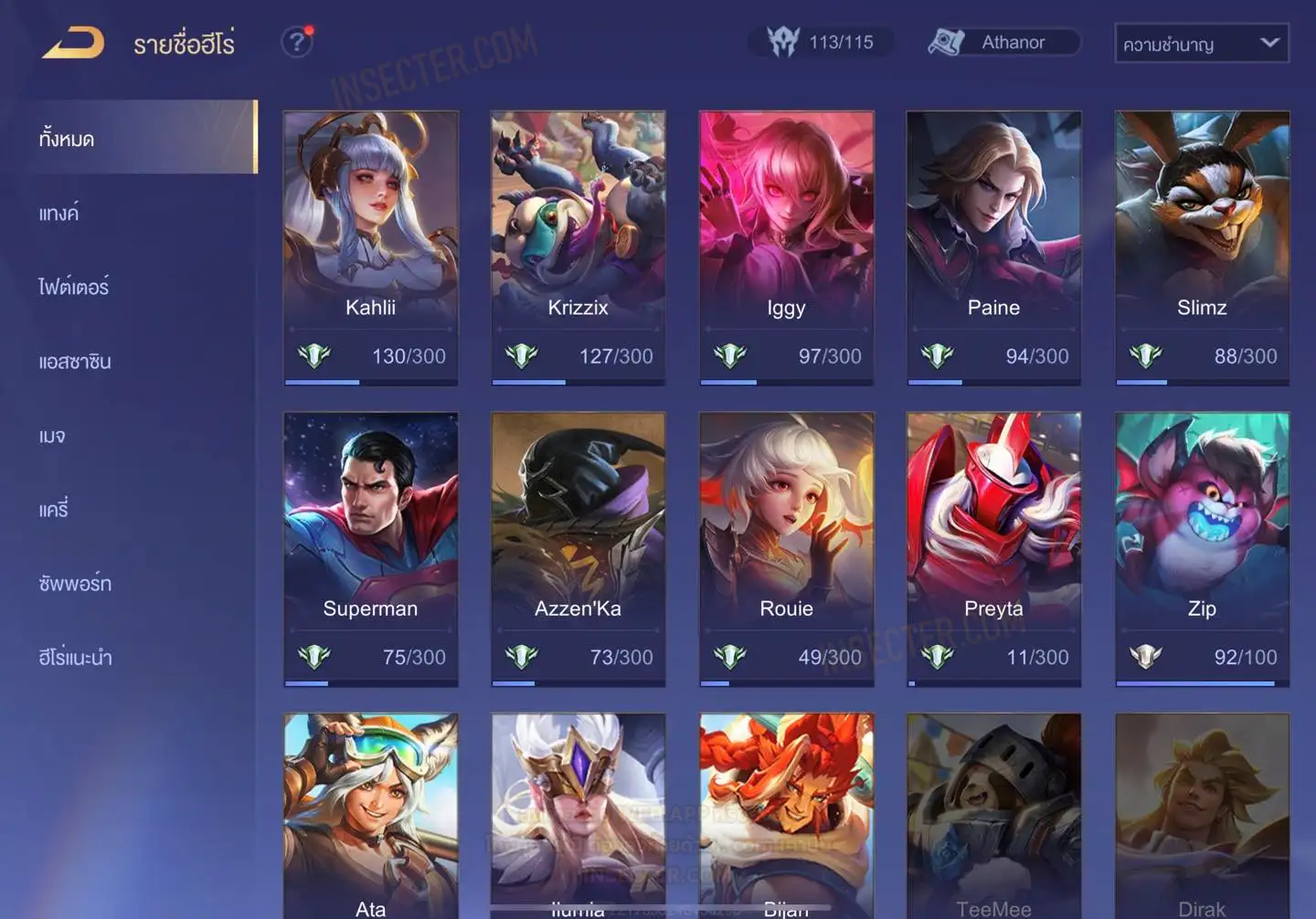Screen dimensions: 1316x919
Task: Select the Paine hero card
Action: click(993, 247)
